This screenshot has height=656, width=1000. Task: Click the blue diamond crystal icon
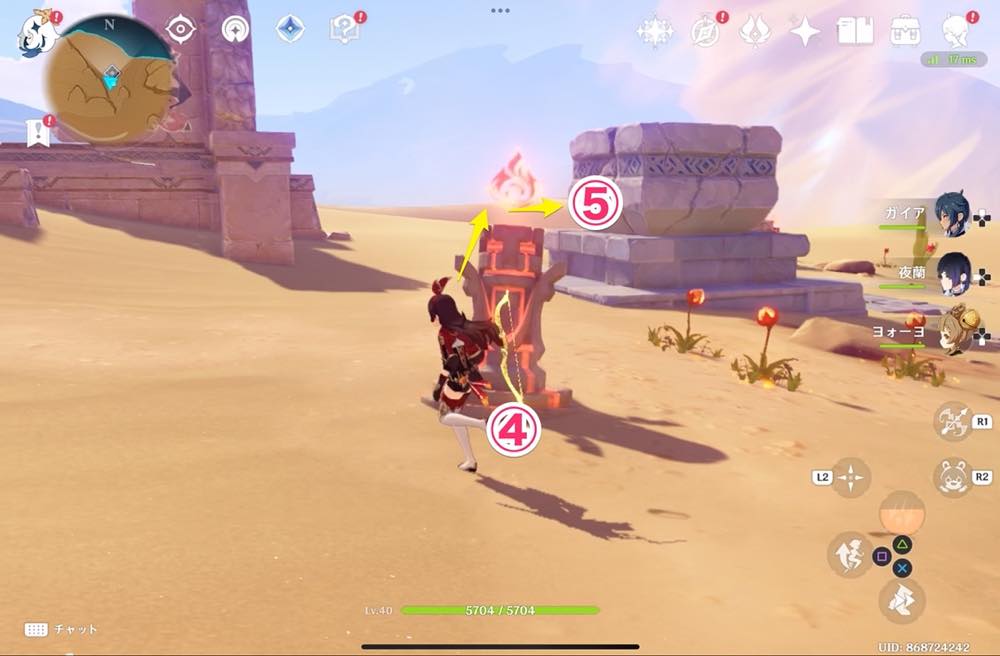[290, 30]
